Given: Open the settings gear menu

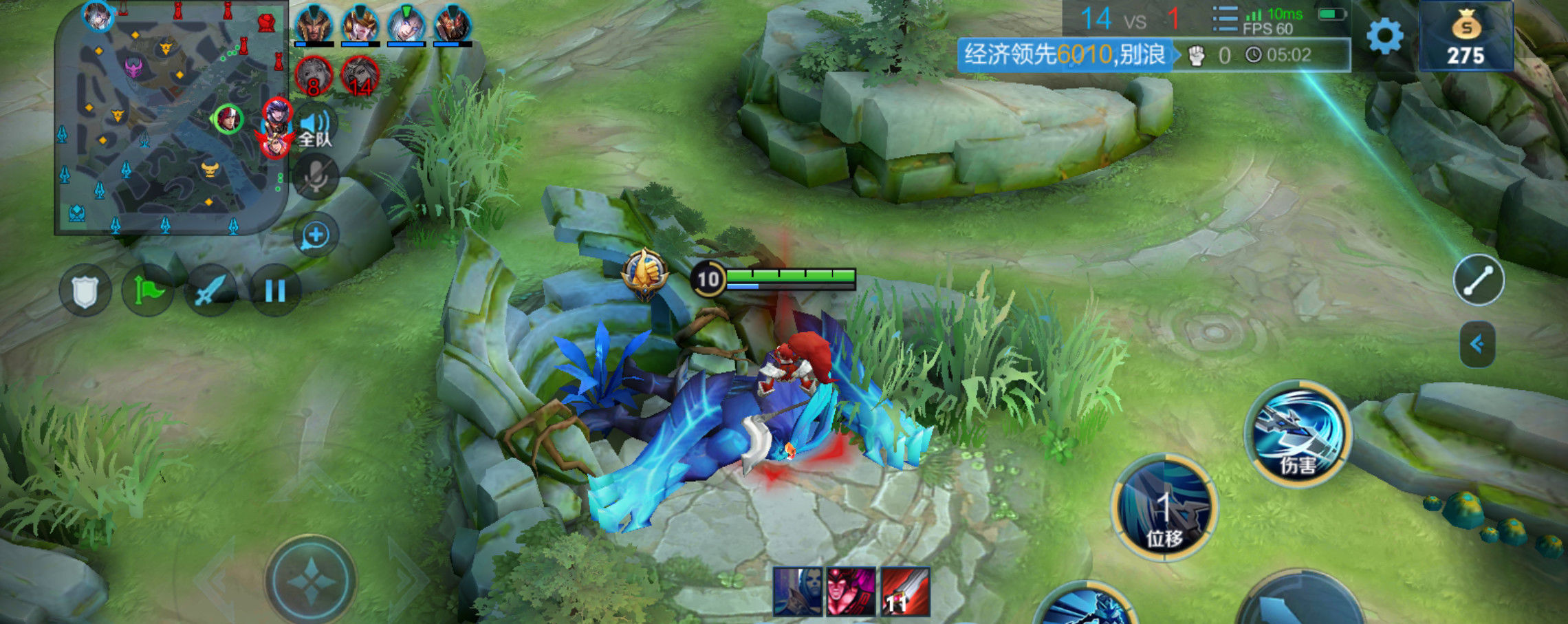Looking at the screenshot, I should tap(1384, 36).
